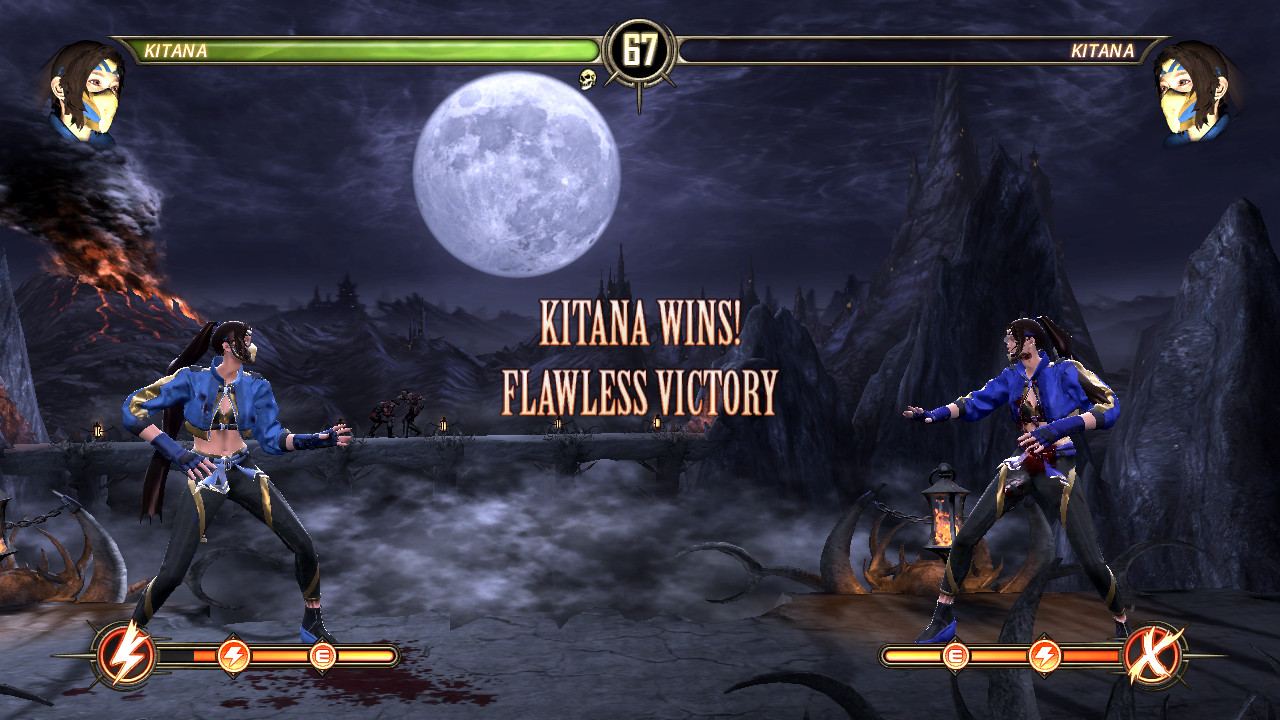Expand the diamond marker above the left E icon
Image resolution: width=1280 pixels, height=720 pixels.
coord(324,637)
